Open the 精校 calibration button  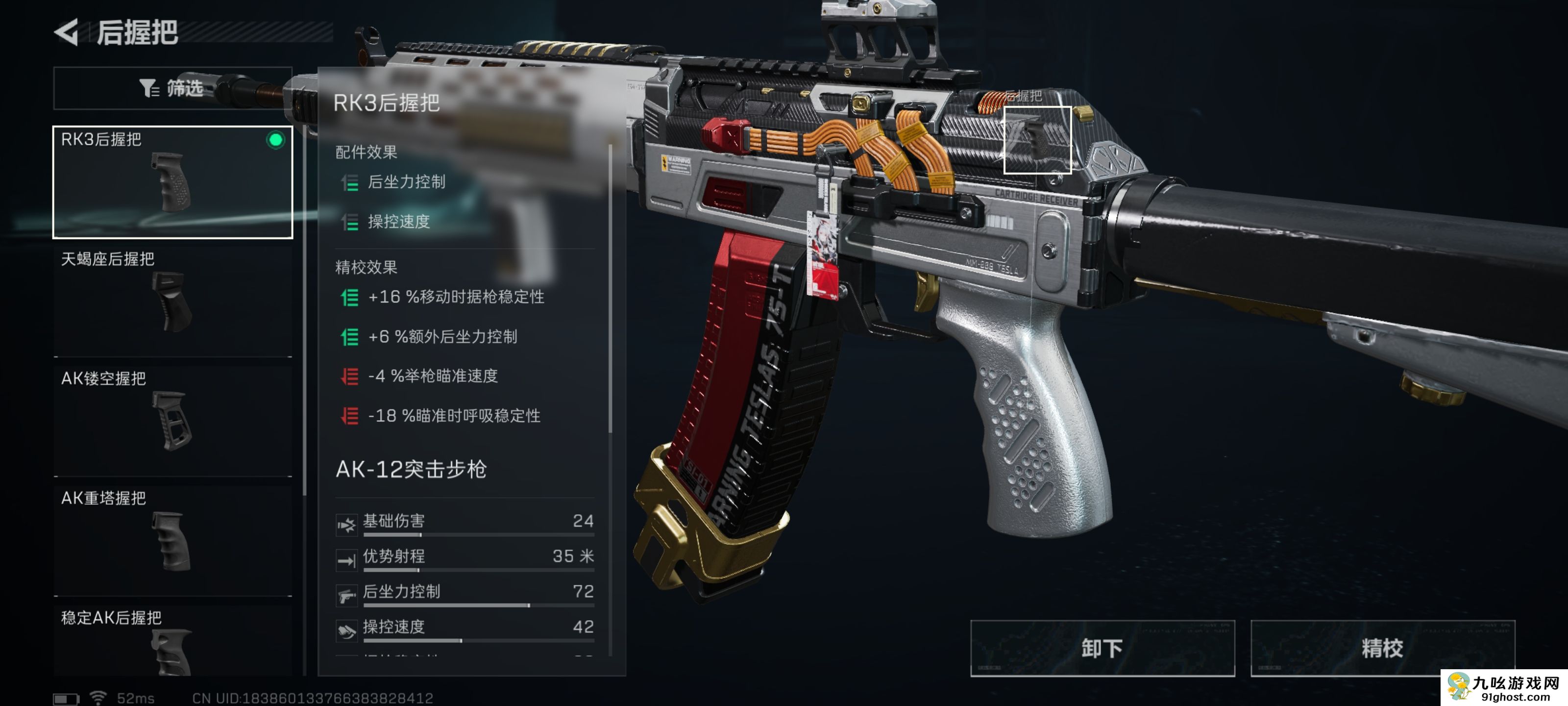[x=1382, y=648]
